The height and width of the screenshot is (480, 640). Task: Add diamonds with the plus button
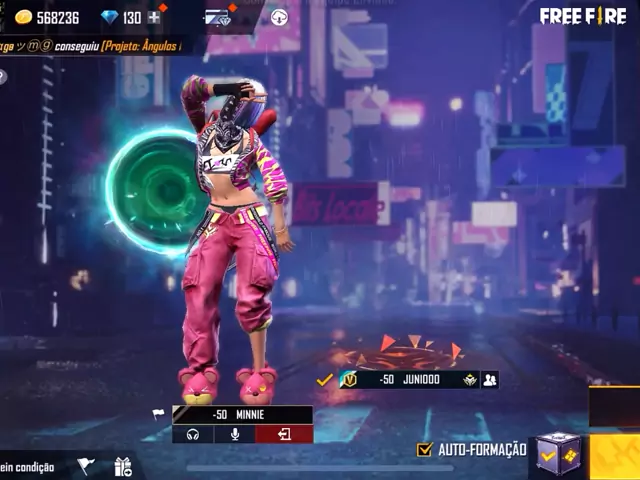click(x=154, y=17)
